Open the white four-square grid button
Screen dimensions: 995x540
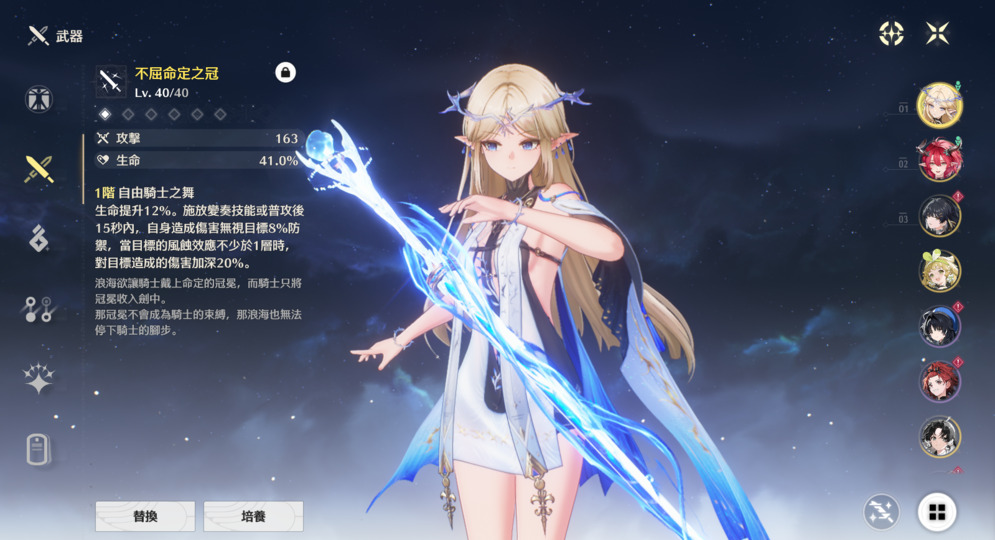click(x=937, y=513)
